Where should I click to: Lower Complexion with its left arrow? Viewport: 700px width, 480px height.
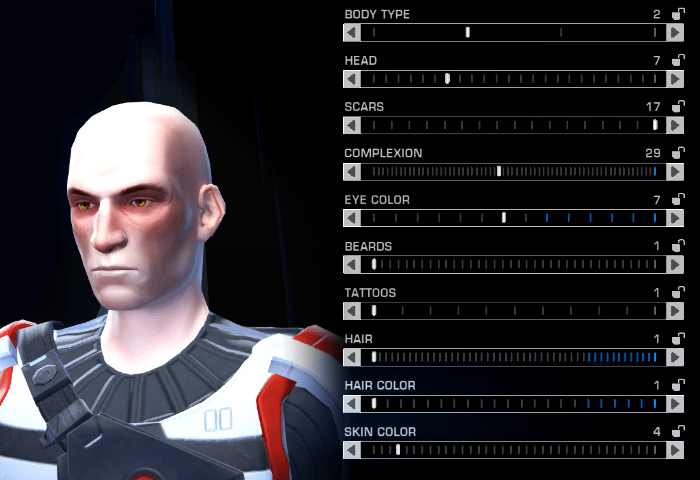(351, 171)
